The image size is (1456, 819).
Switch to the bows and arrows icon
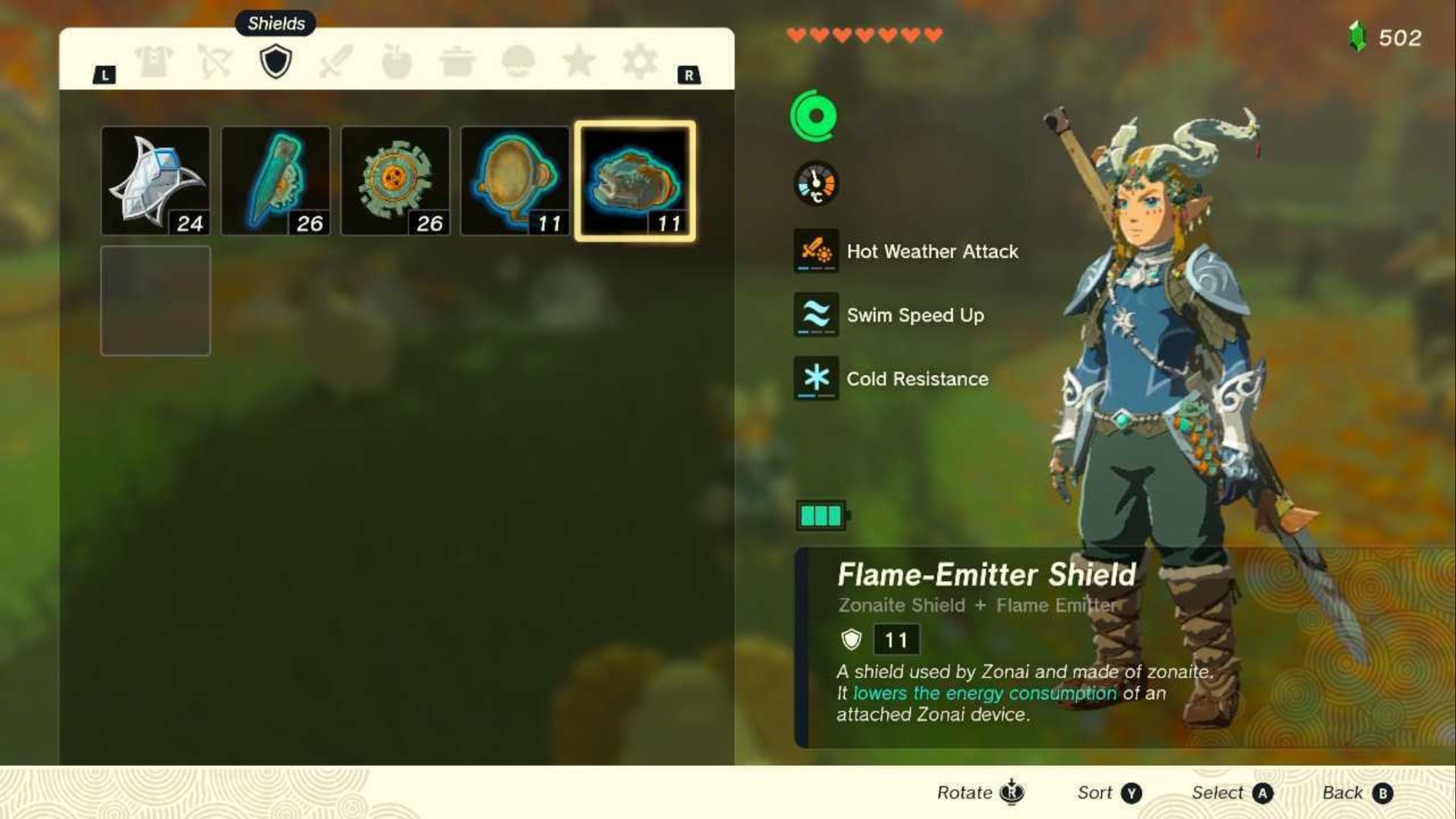tap(215, 62)
